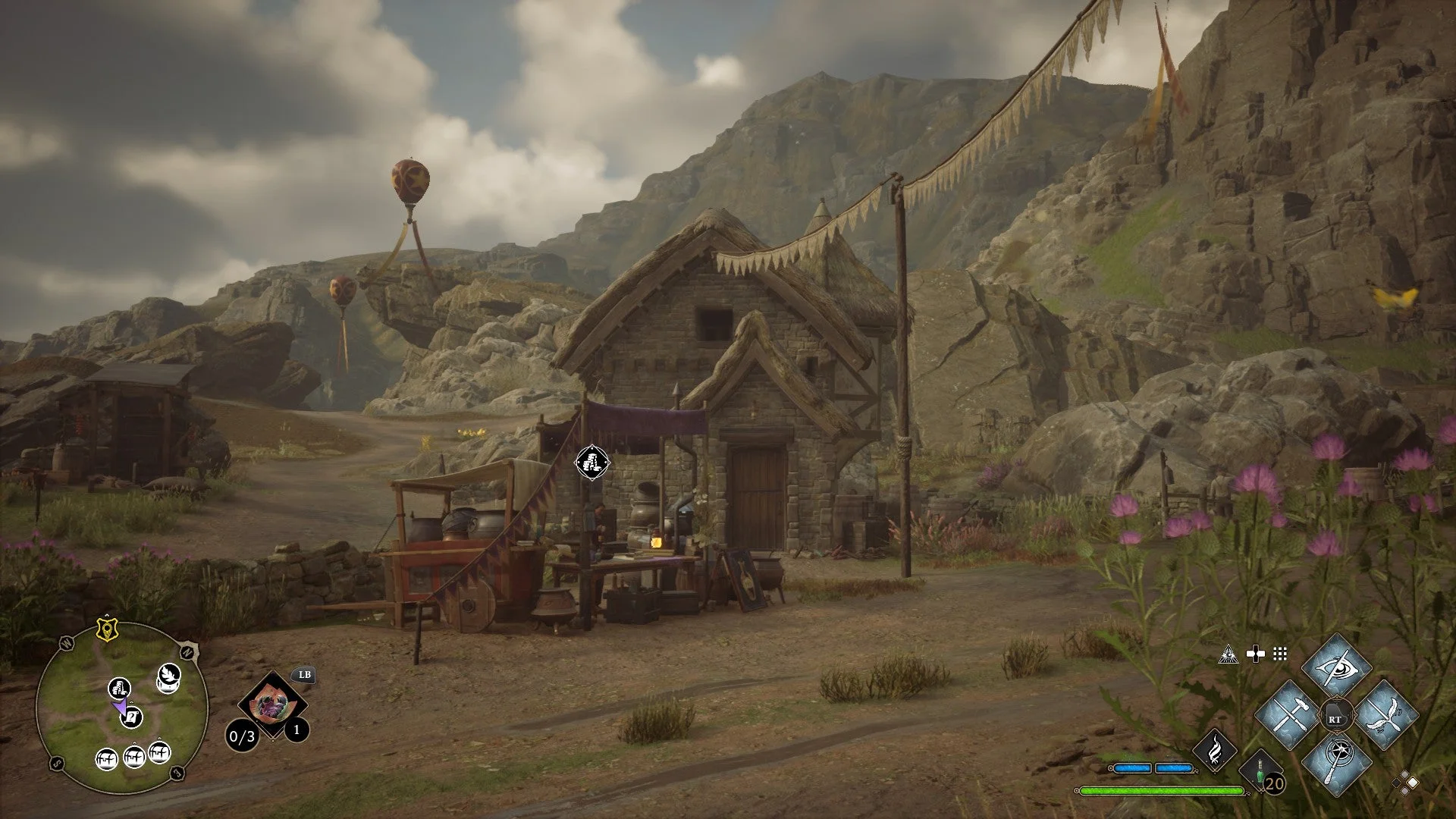The height and width of the screenshot is (819, 1456).
Task: Open the nine-dot grid icon
Action: (x=1280, y=654)
